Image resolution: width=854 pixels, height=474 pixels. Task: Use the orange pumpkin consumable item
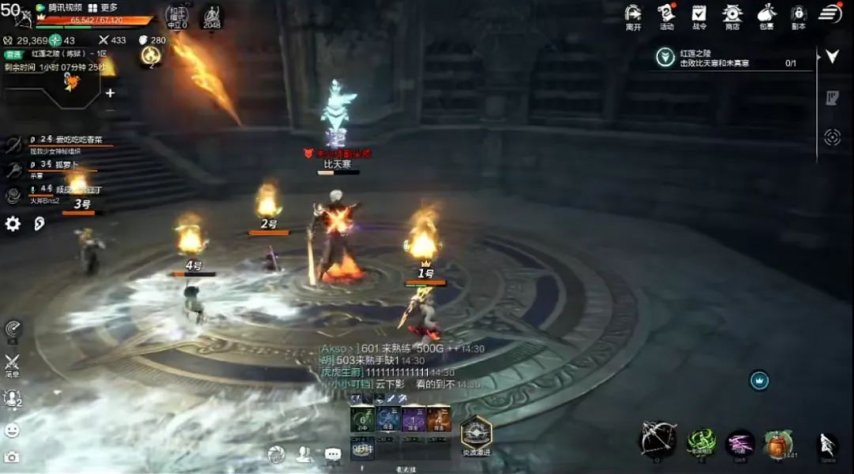777,443
